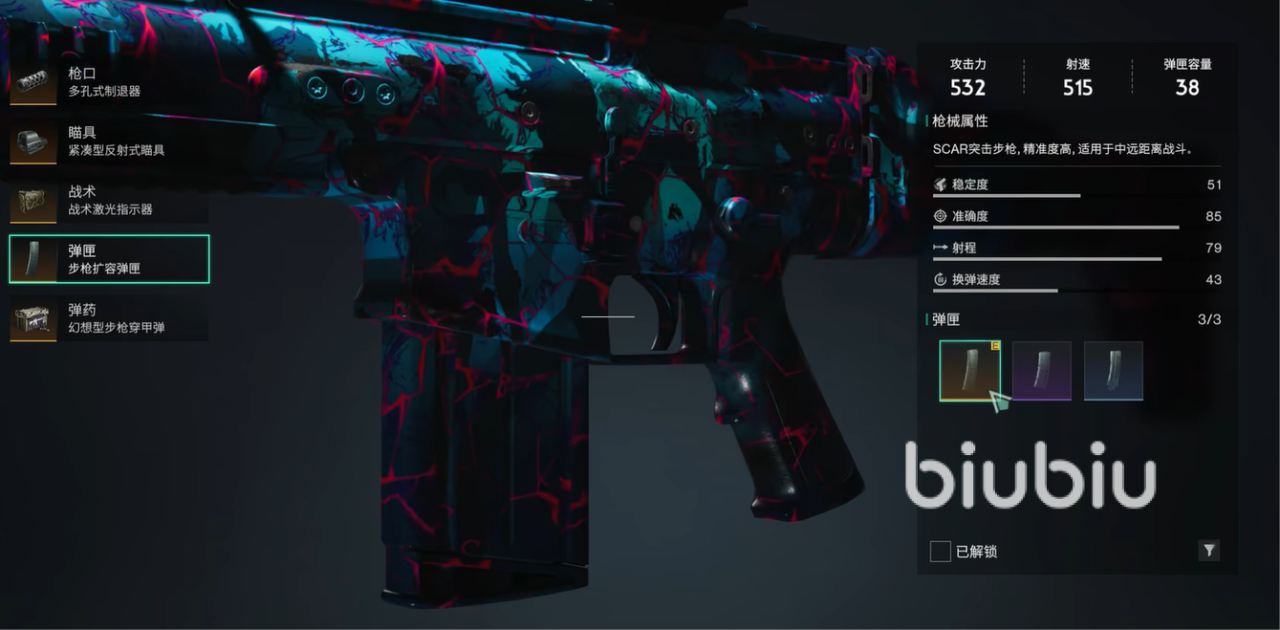The height and width of the screenshot is (630, 1280).
Task: Select the 弹匣 magazine attachment slot
Action: [108, 259]
